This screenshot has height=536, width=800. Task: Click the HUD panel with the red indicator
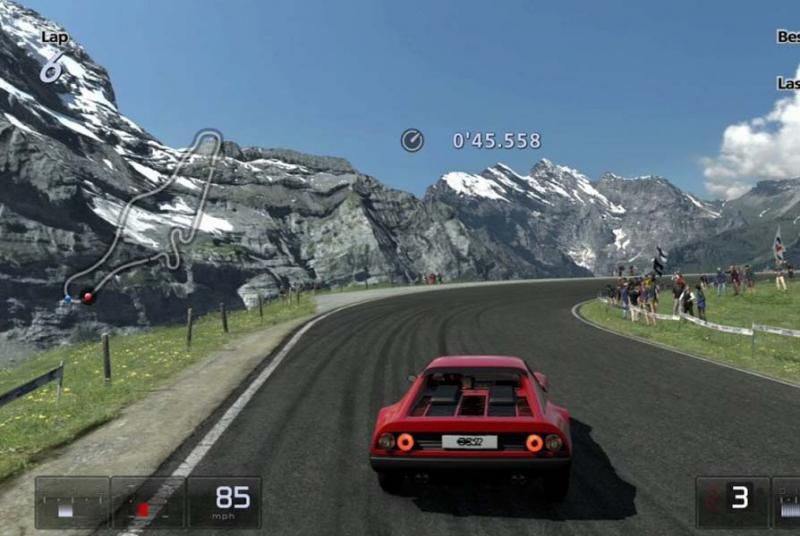pyautogui.click(x=147, y=503)
